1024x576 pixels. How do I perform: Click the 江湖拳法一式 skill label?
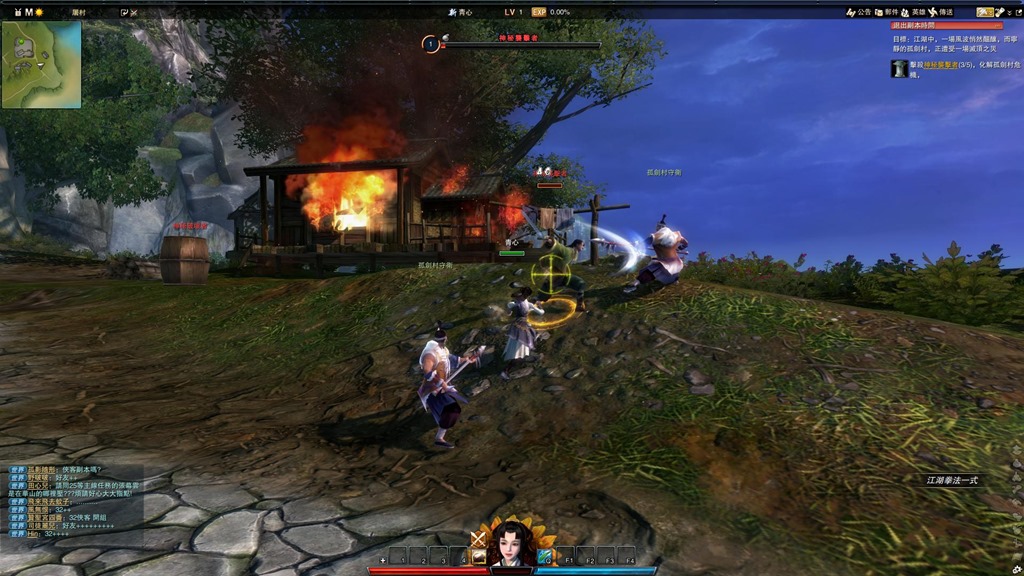(x=952, y=480)
